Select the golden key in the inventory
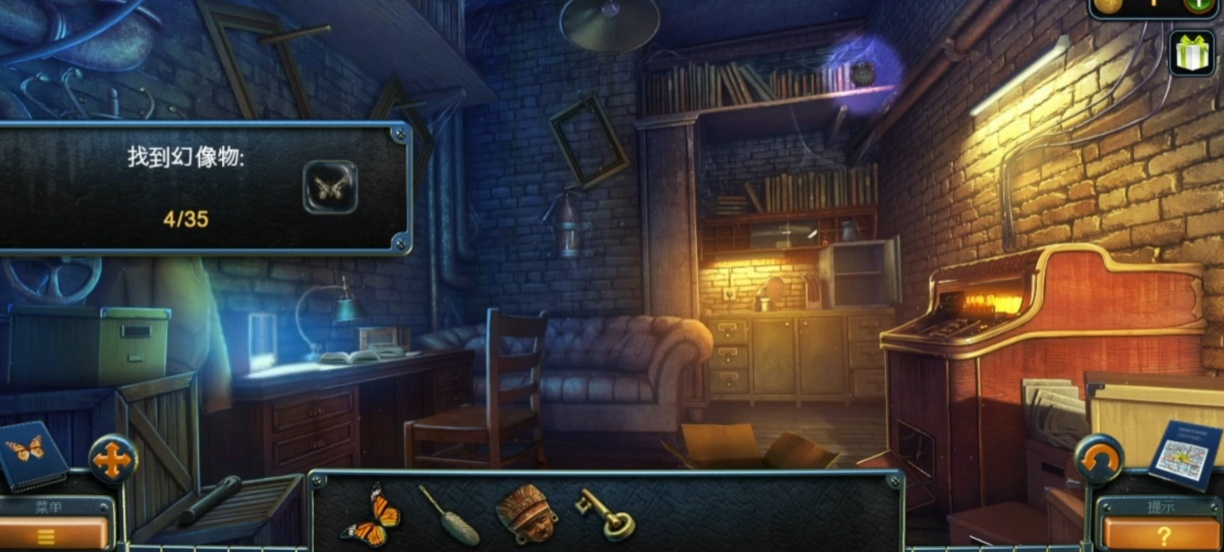Viewport: 1224px width, 552px height. [x=605, y=513]
